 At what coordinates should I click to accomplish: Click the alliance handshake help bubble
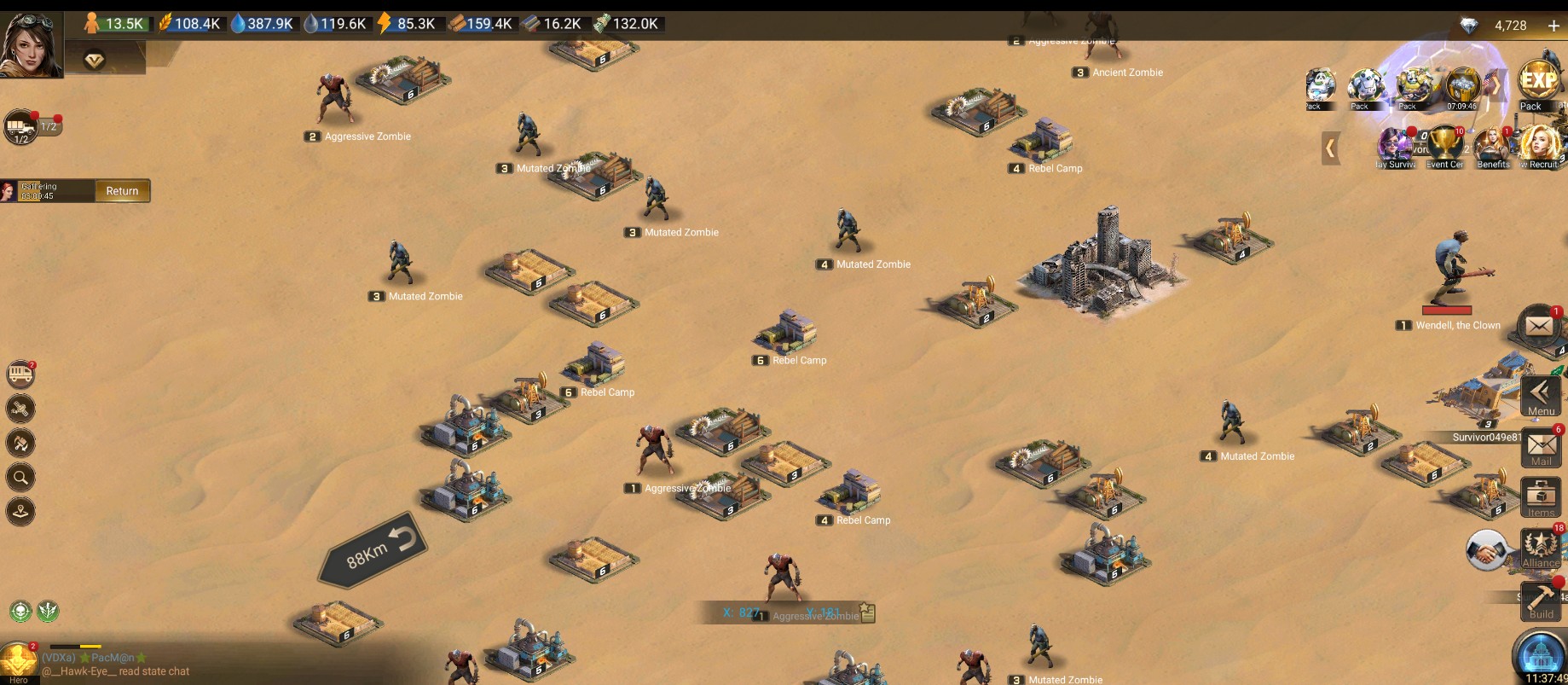1487,550
